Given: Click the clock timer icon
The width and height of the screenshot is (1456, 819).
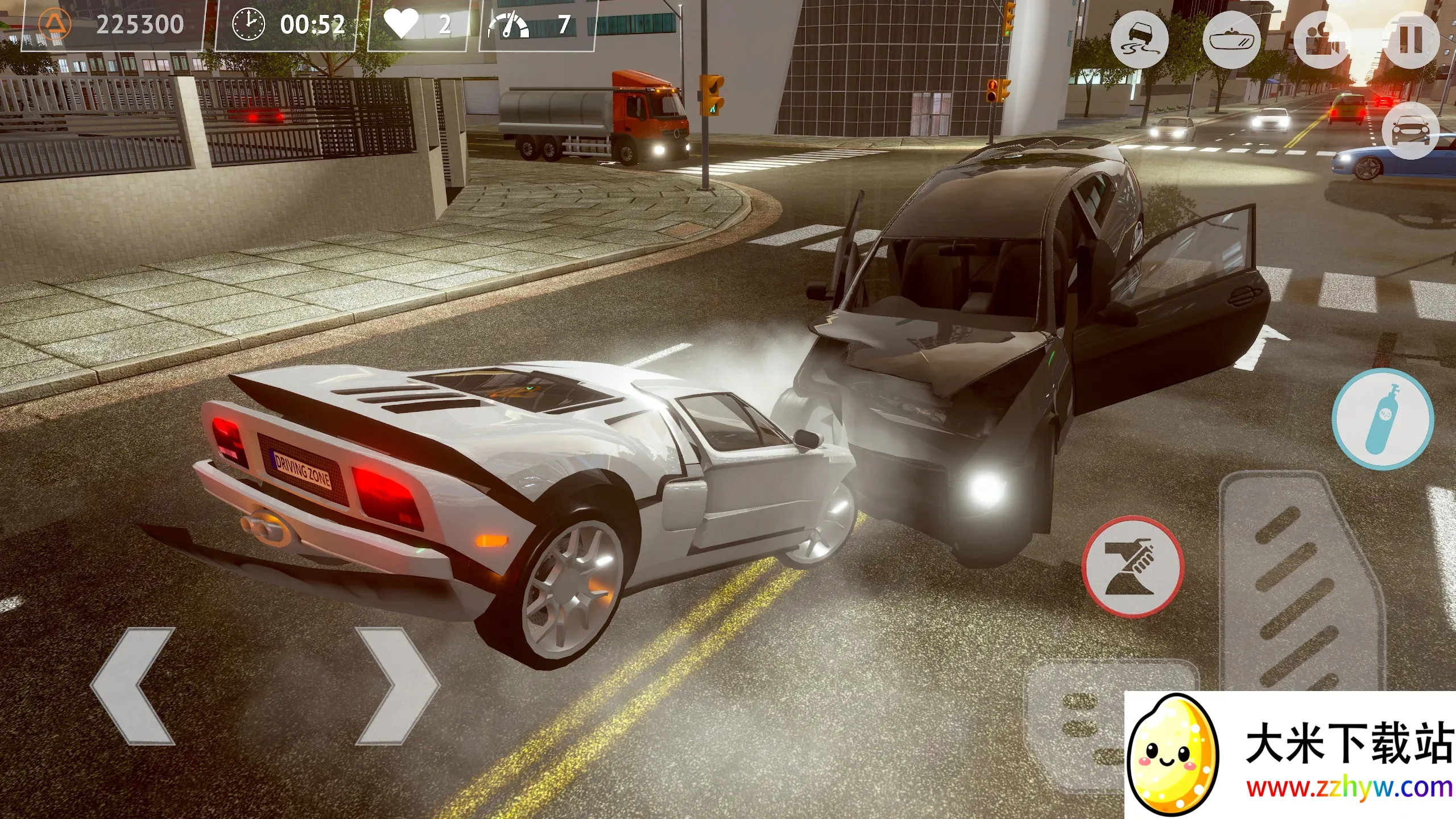Looking at the screenshot, I should point(249,23).
